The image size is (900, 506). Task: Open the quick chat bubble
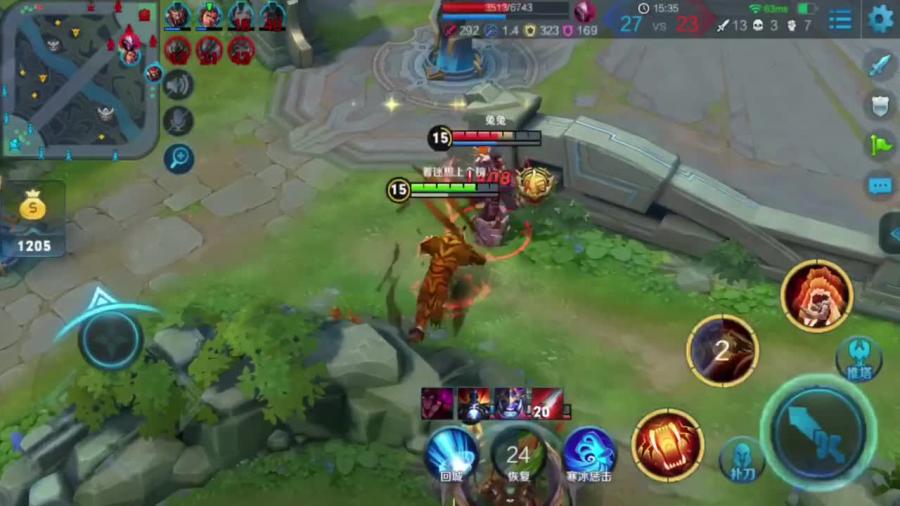[879, 186]
